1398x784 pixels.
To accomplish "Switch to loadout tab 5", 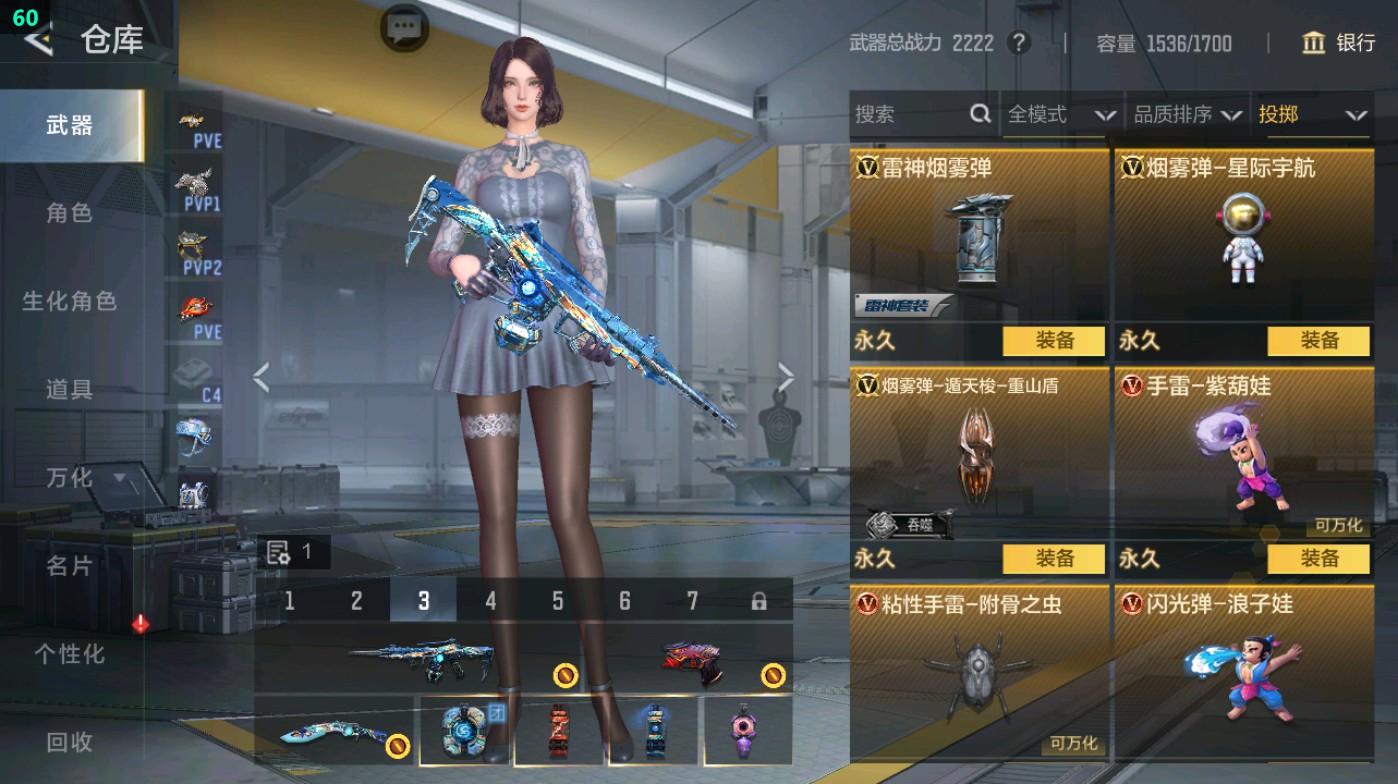I will [x=556, y=599].
